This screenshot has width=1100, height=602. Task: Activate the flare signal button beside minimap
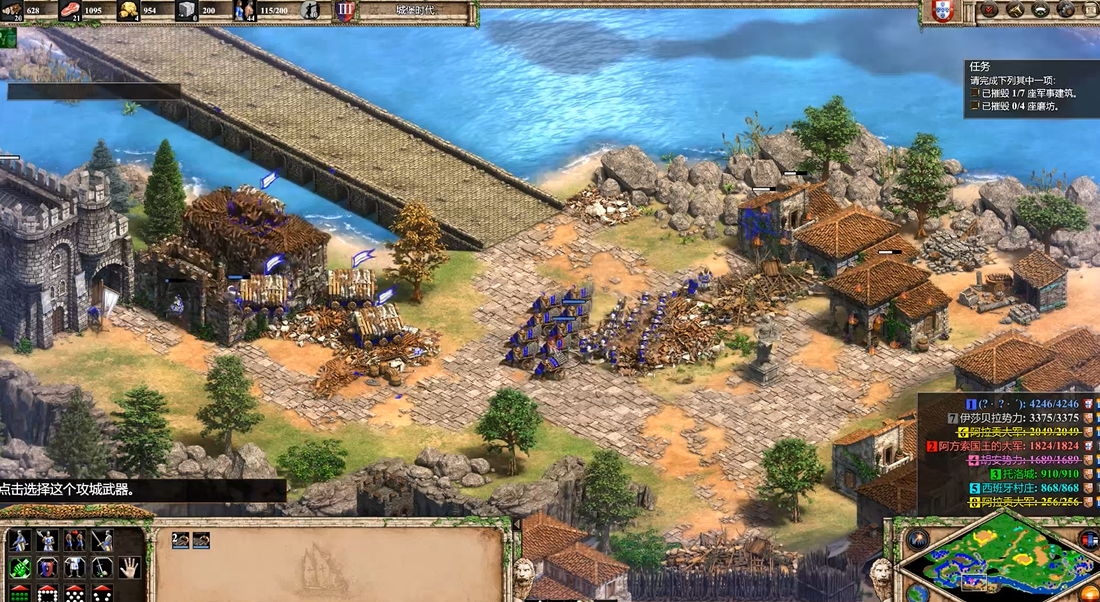tap(916, 539)
